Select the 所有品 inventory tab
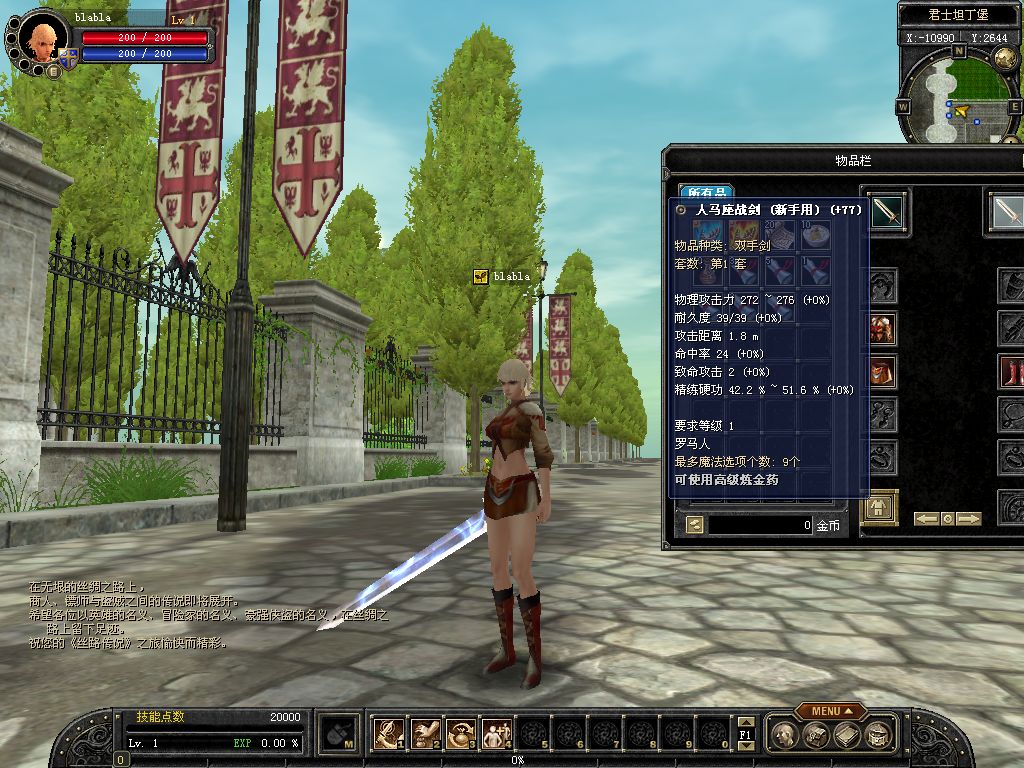 tap(706, 191)
